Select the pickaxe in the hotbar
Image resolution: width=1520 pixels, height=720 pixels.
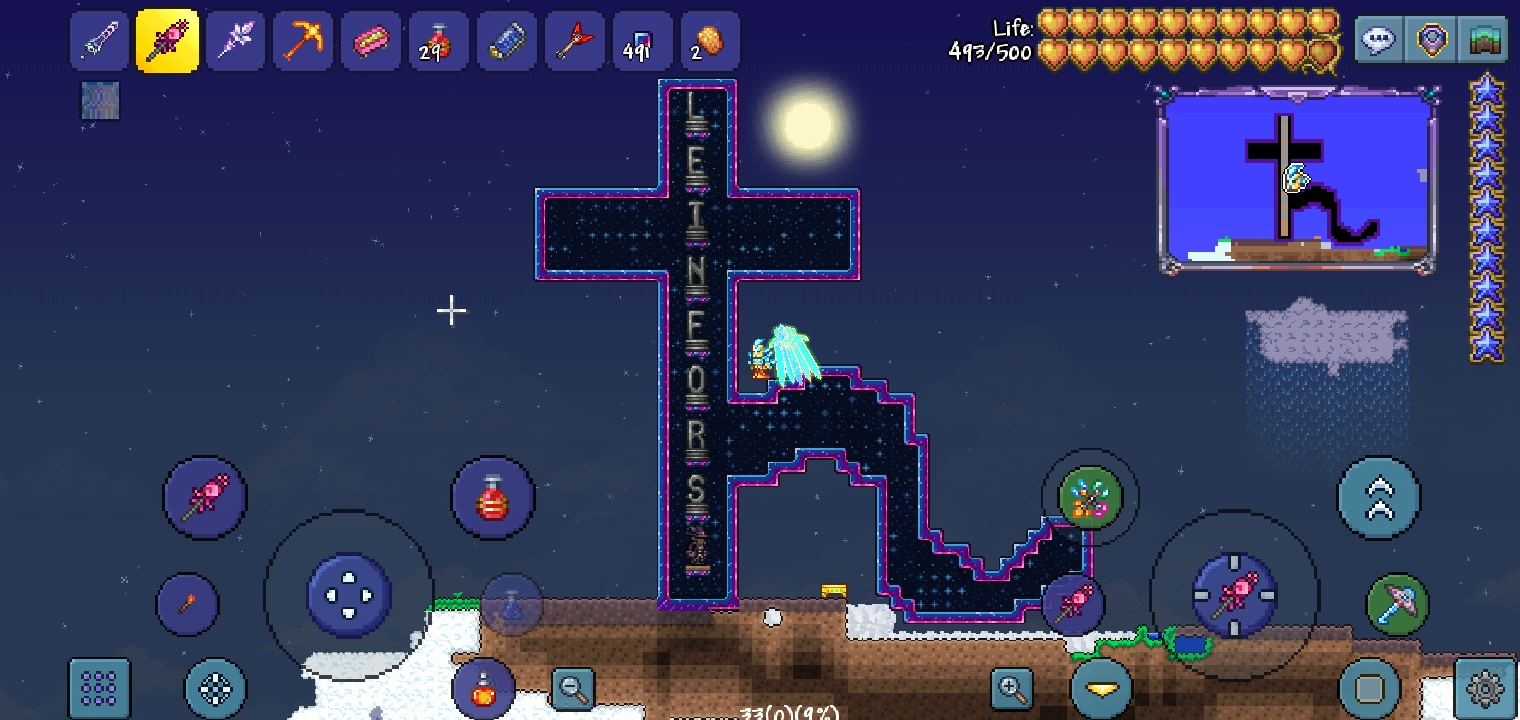point(303,40)
